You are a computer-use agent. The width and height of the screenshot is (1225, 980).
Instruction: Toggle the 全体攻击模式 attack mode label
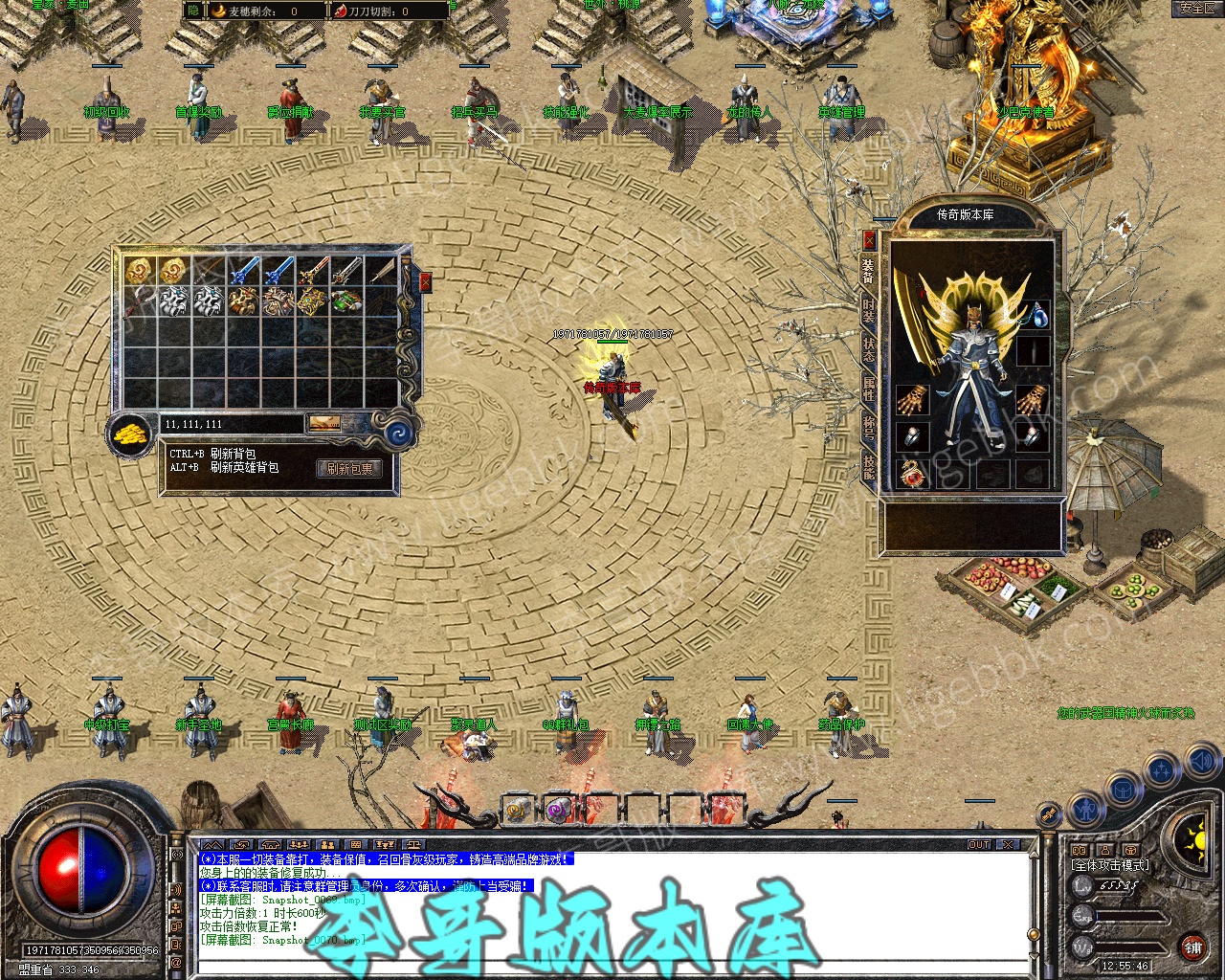pos(1111,866)
